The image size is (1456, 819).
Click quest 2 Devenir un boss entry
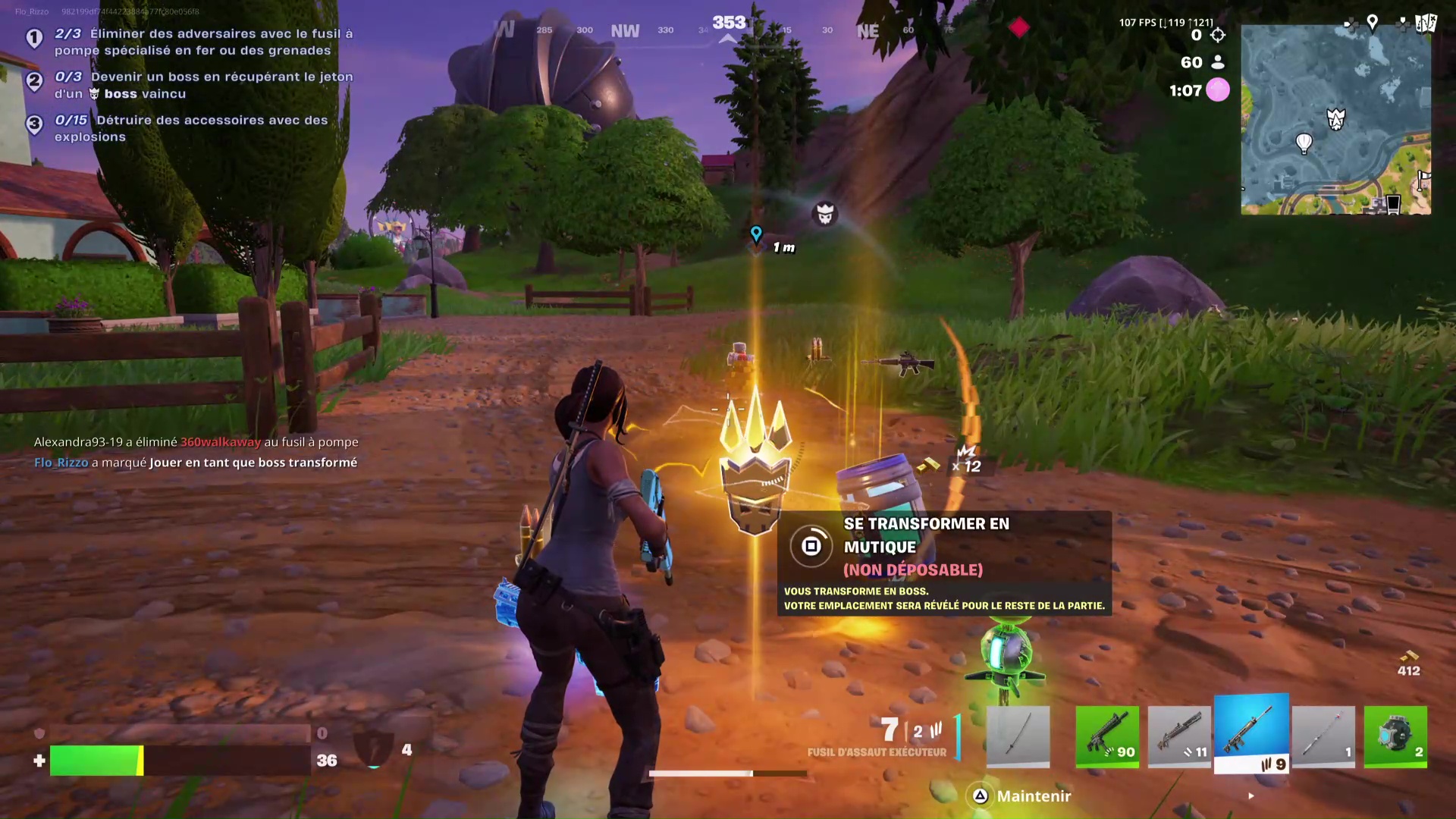click(x=190, y=85)
